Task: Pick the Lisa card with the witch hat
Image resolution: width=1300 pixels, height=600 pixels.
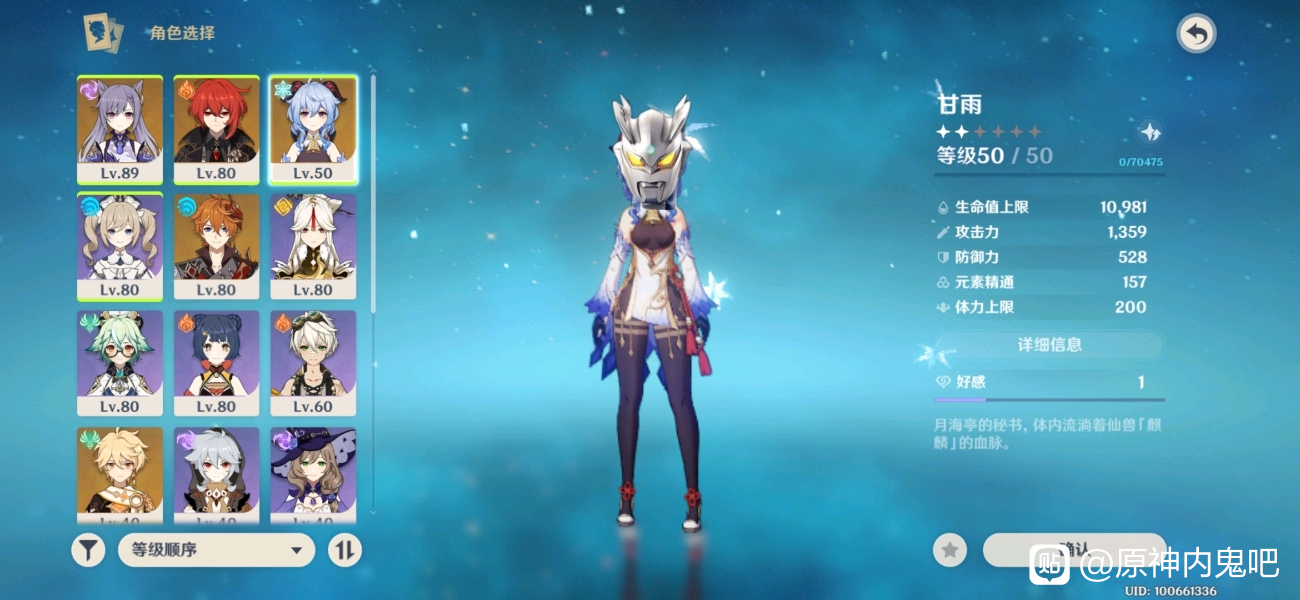Action: pyautogui.click(x=313, y=474)
